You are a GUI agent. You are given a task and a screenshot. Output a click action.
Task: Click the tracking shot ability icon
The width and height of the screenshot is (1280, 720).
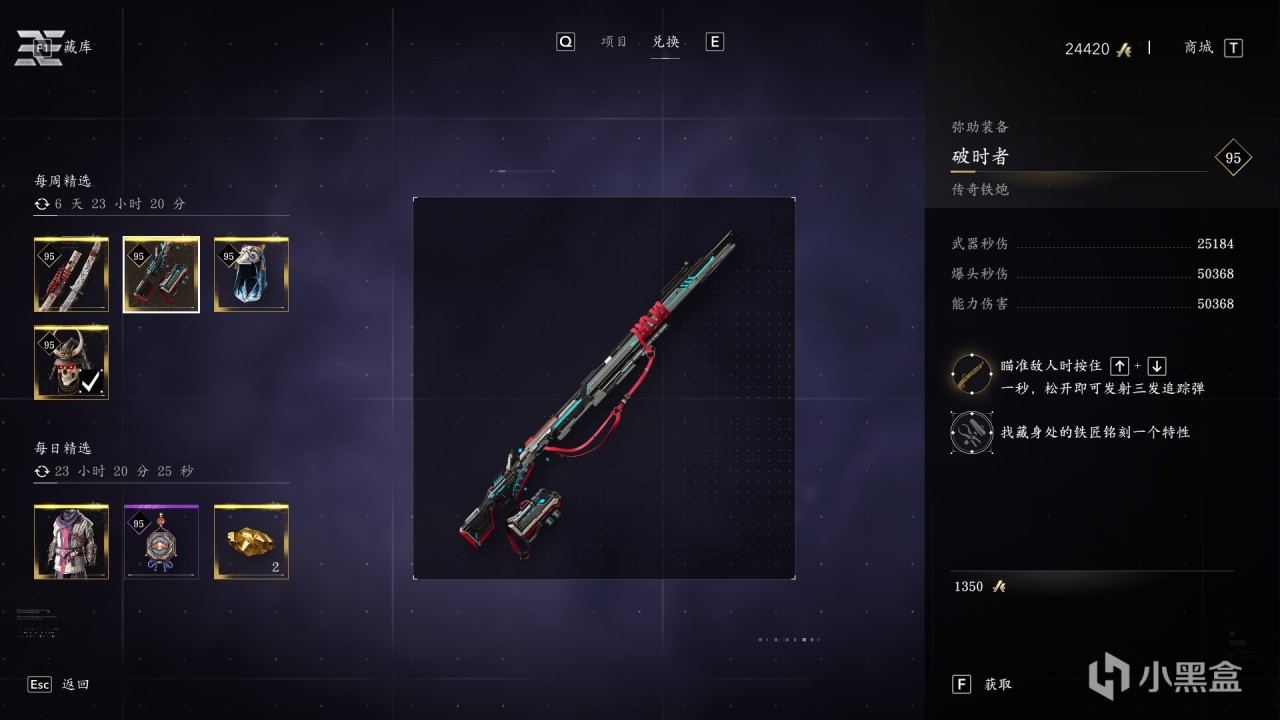pyautogui.click(x=971, y=374)
